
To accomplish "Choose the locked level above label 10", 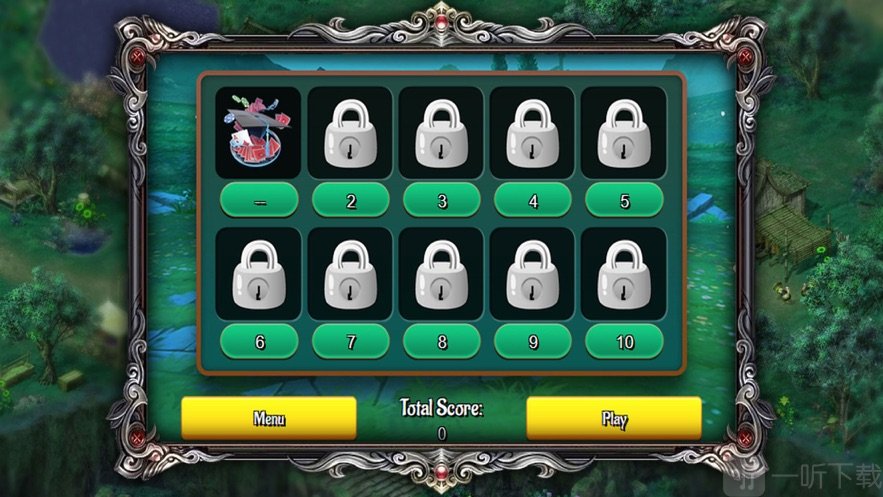I will [x=624, y=273].
